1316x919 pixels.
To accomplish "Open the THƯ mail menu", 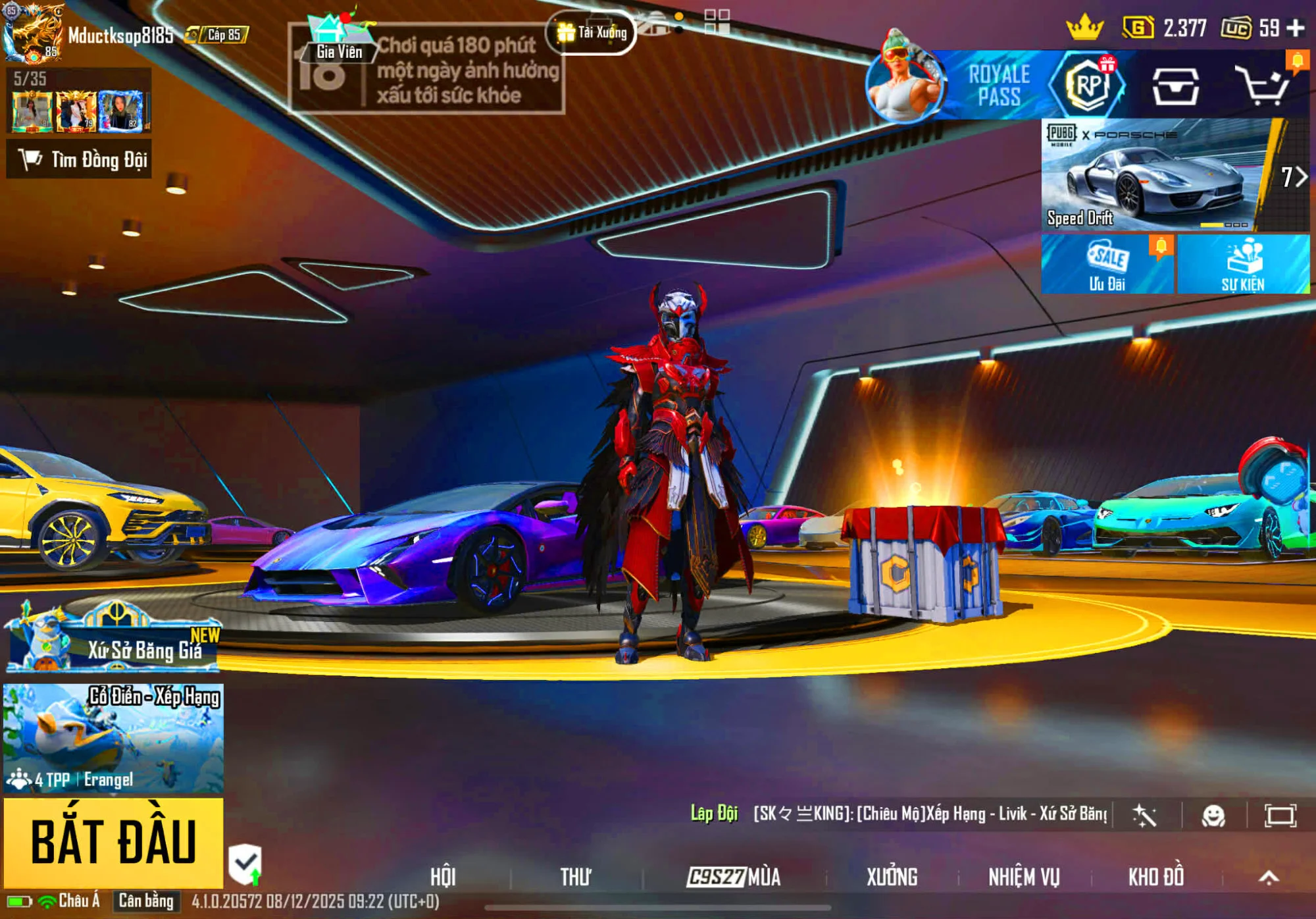I will (576, 877).
